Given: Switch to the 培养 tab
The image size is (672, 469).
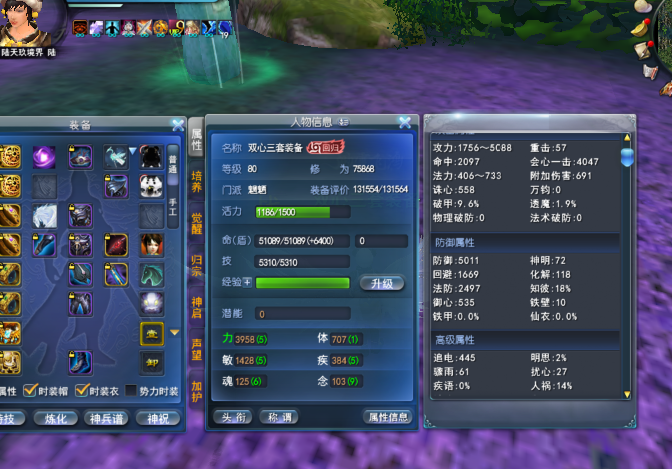Looking at the screenshot, I should pos(197,181).
